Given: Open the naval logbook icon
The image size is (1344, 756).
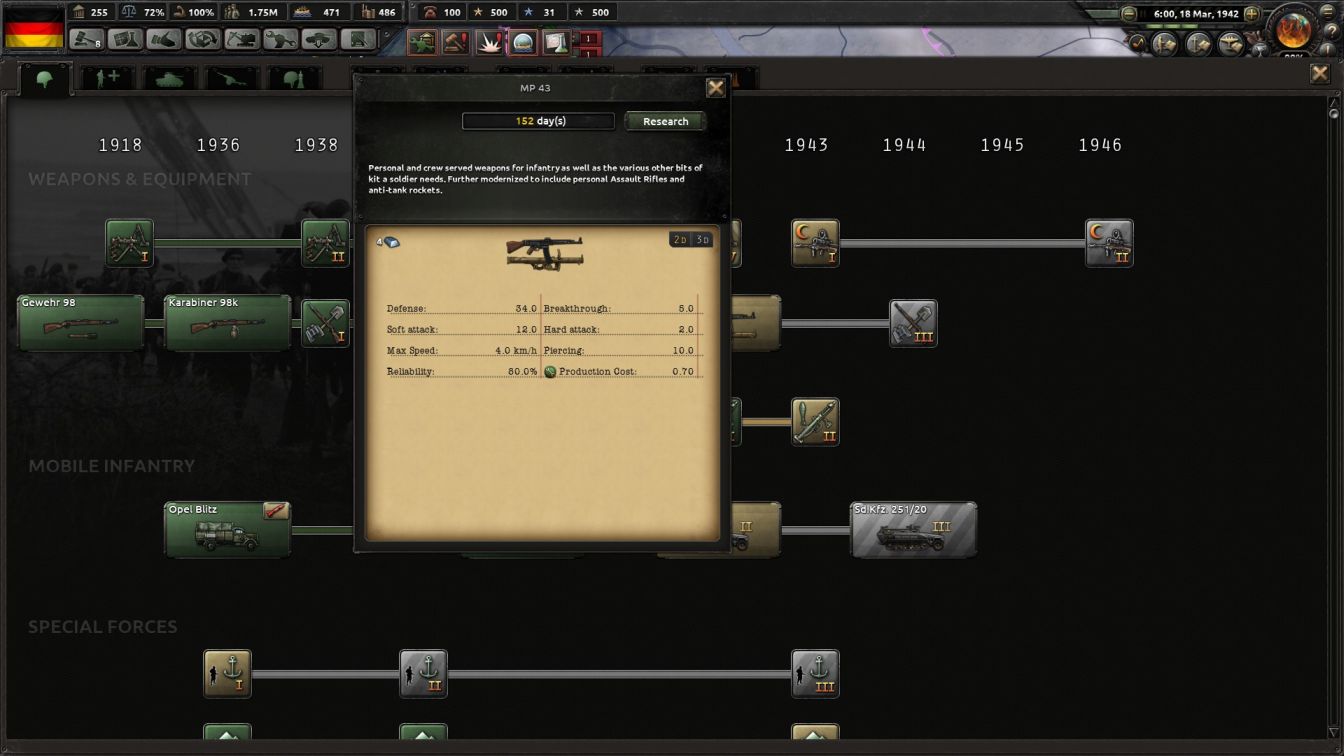Looking at the screenshot, I should pos(1197,44).
